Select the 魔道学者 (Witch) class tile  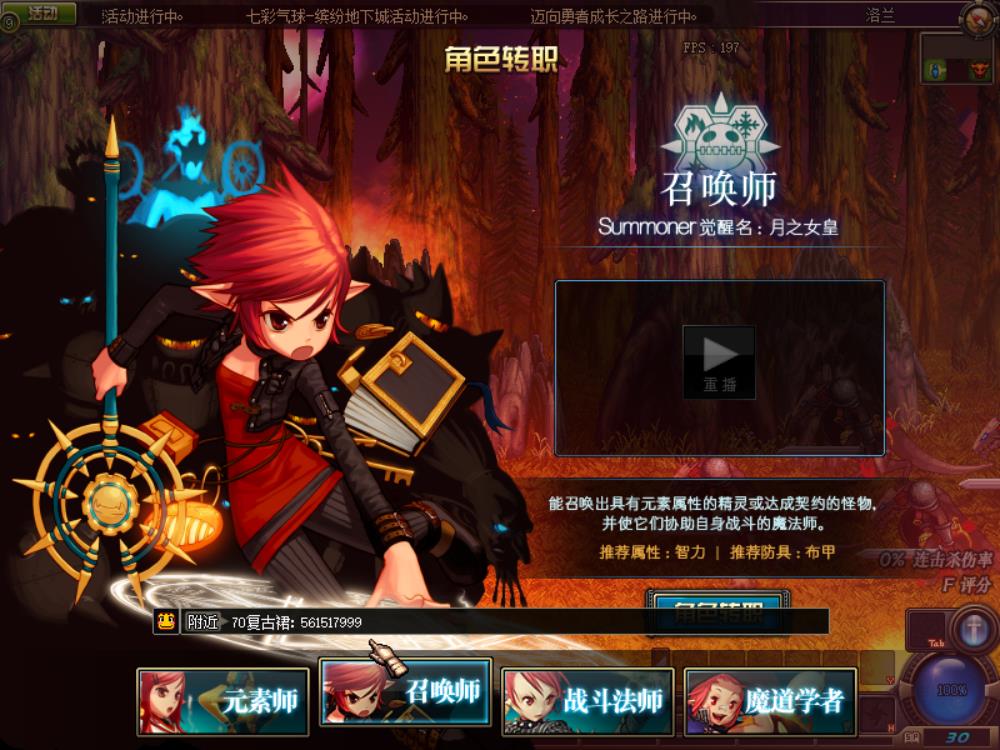coord(770,701)
